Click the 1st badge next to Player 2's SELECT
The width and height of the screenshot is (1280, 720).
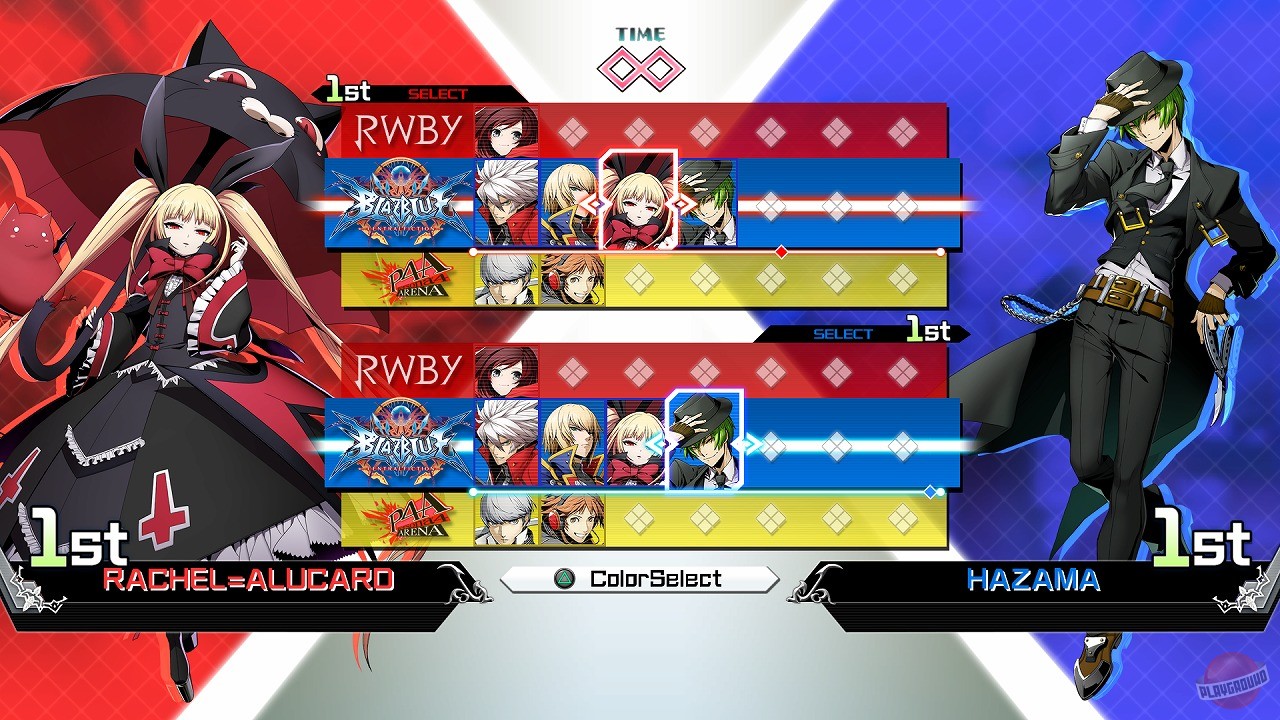click(927, 330)
